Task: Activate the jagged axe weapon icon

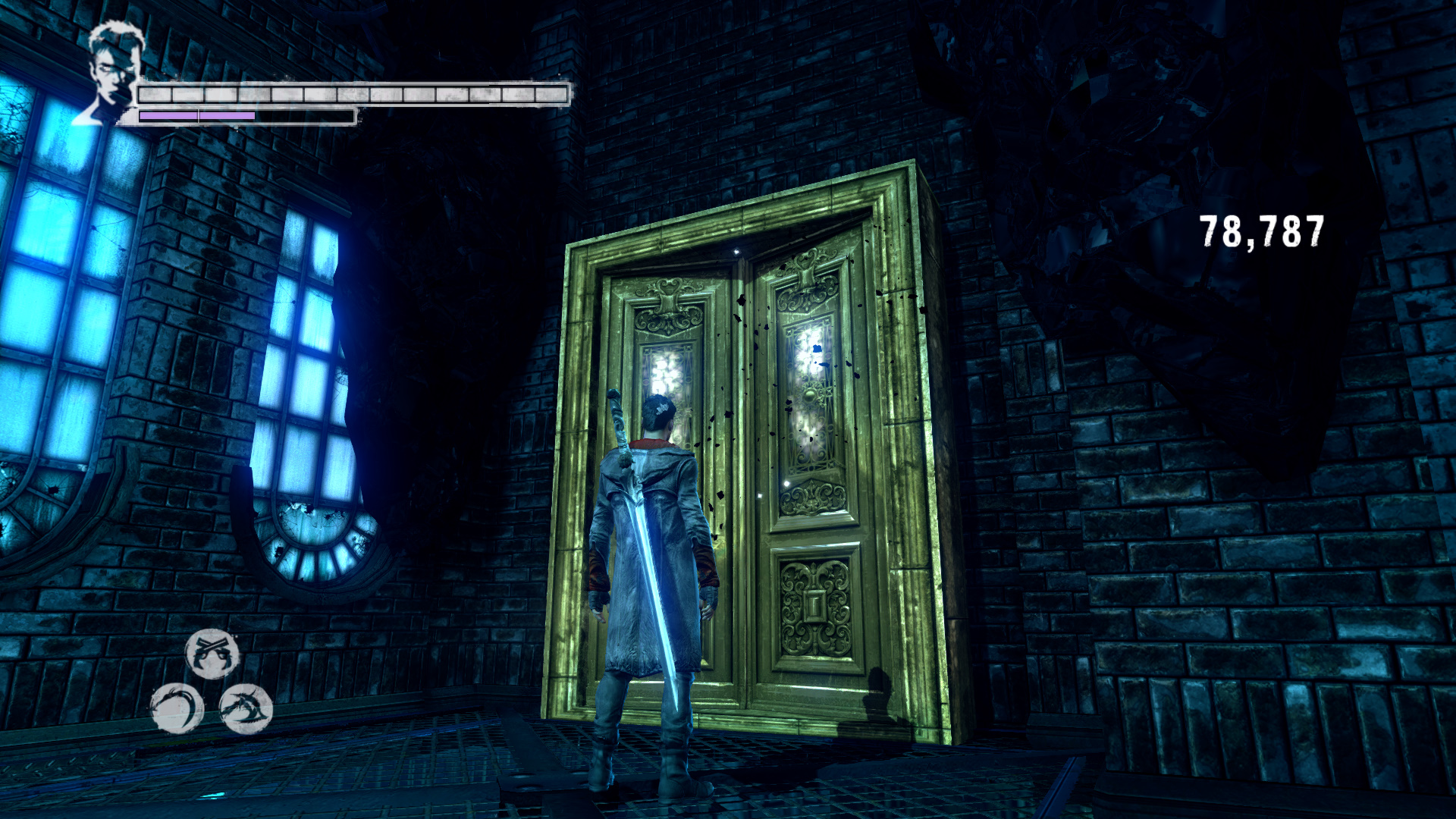Action: [x=246, y=708]
